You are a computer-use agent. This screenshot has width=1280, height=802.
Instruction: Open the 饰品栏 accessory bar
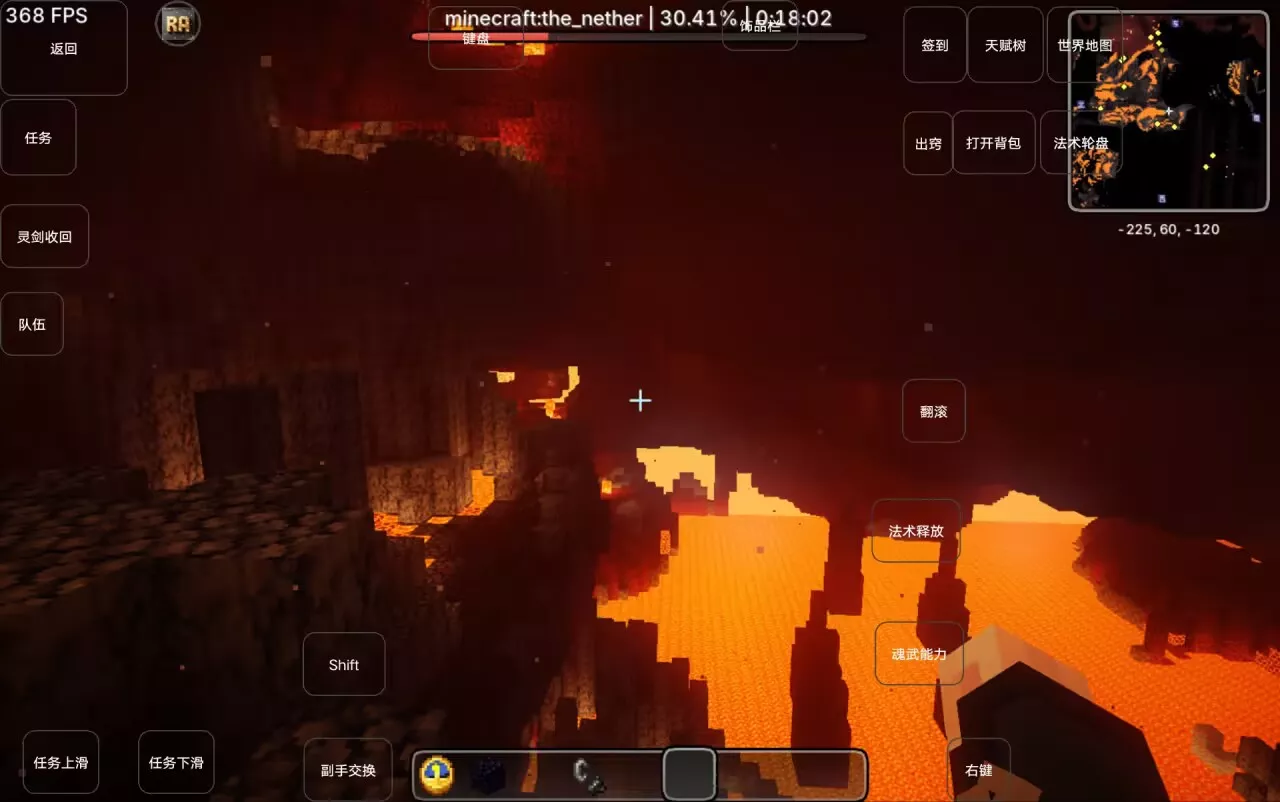760,28
